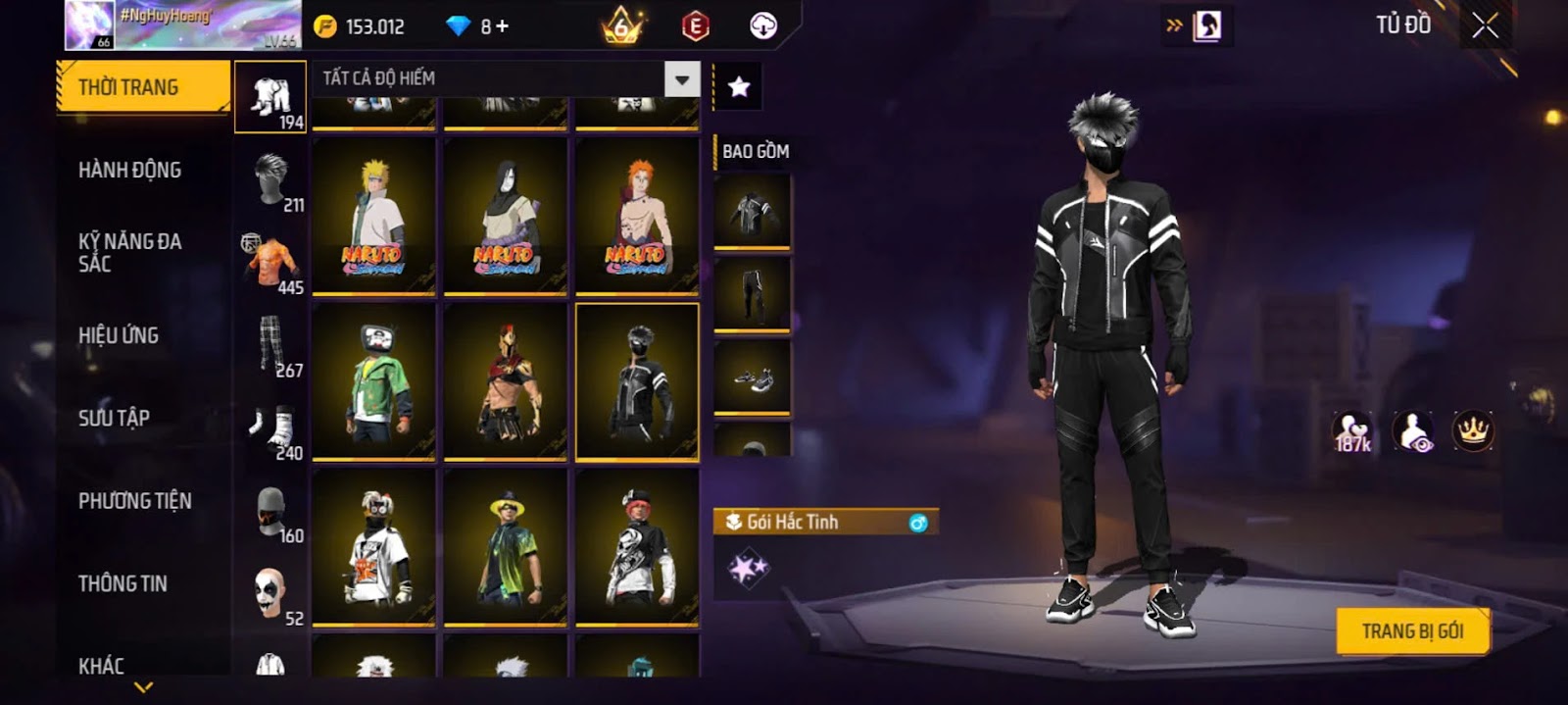This screenshot has height=705, width=1568.
Task: Open the Tất Cả Độ Hiếm dropdown
Action: click(682, 78)
